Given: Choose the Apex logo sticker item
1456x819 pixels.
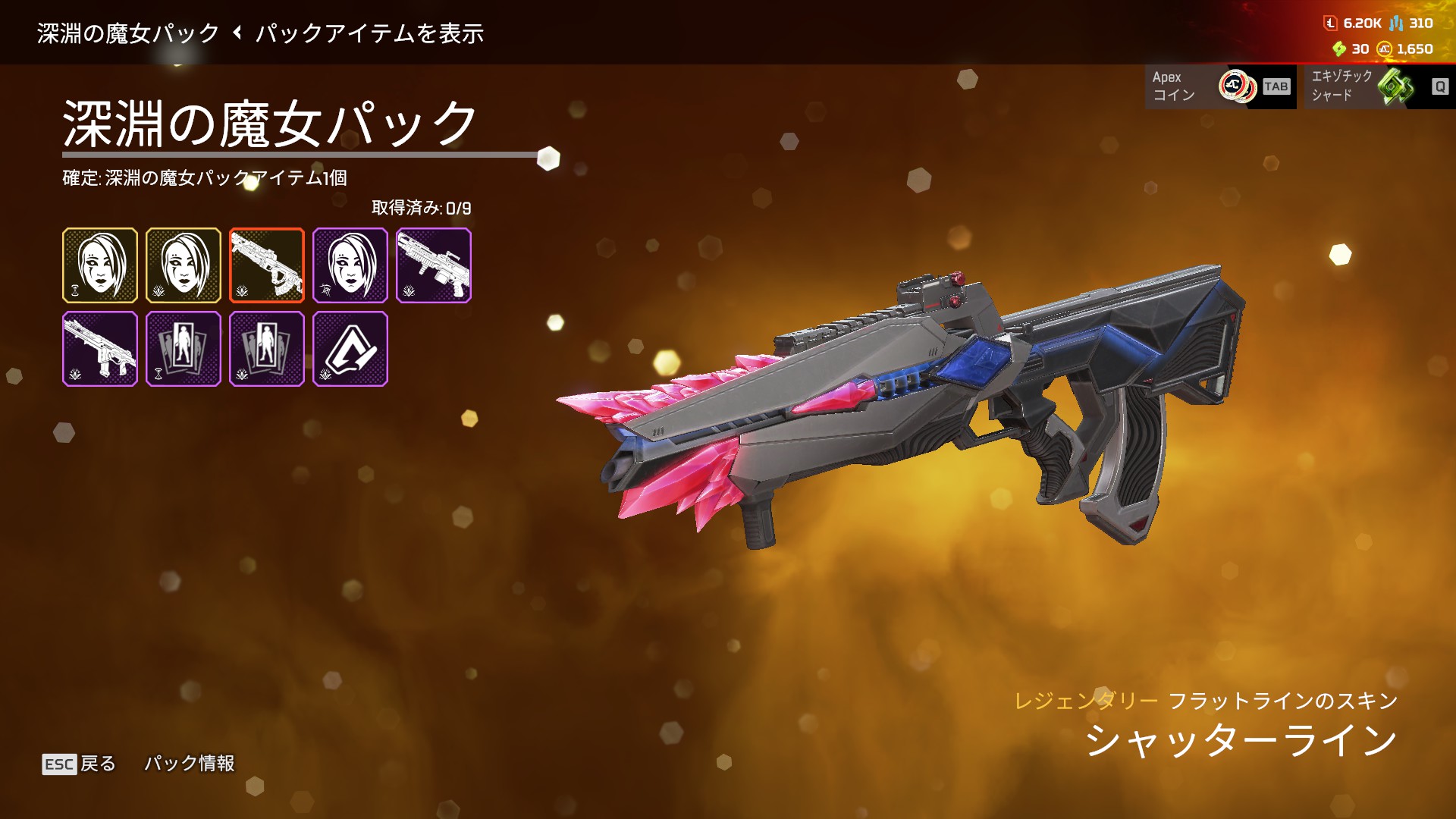Looking at the screenshot, I should pyautogui.click(x=350, y=349).
